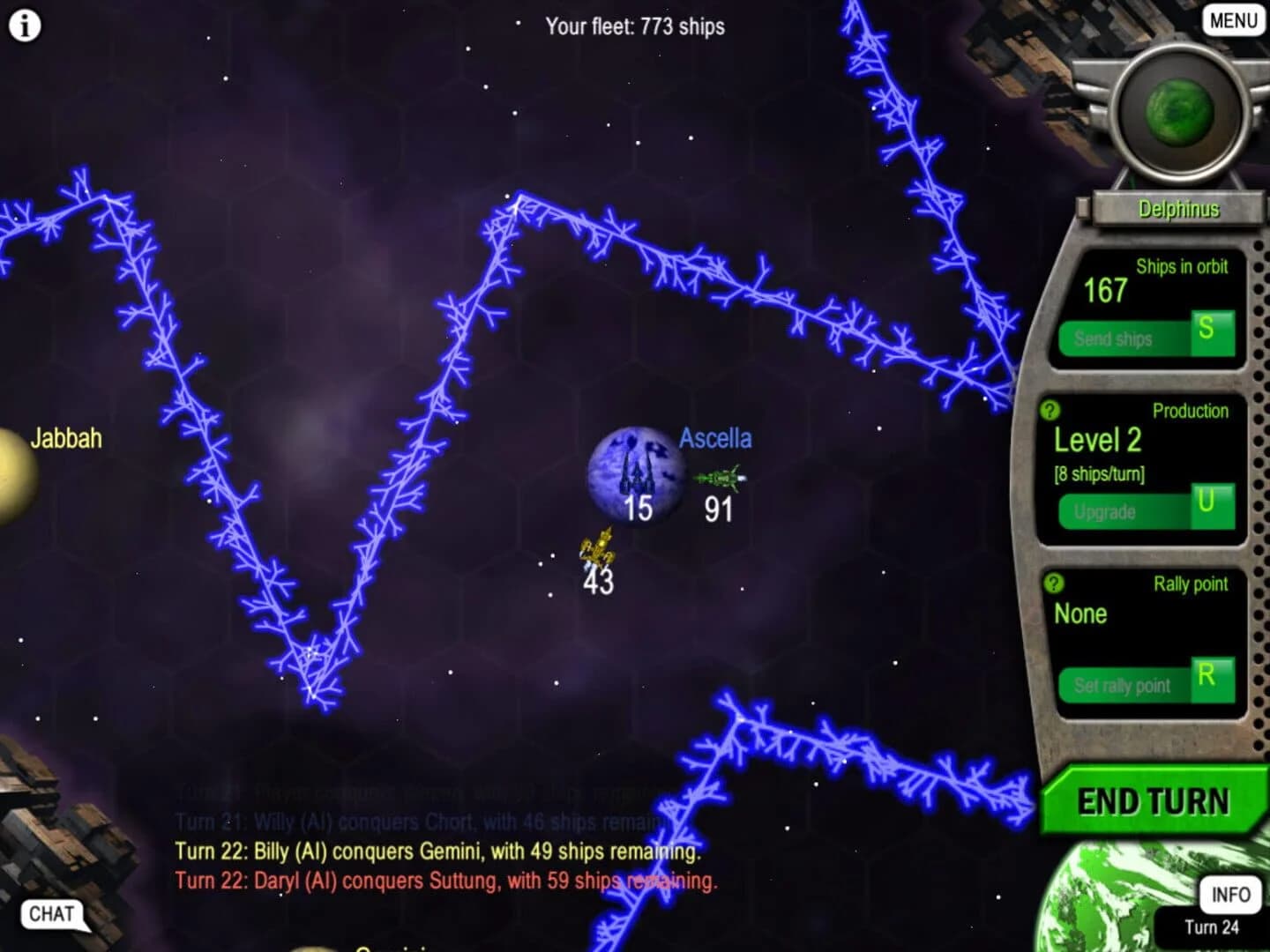Expand the INFO panel near Turn 24
Image resolution: width=1270 pixels, height=952 pixels.
tap(1229, 895)
